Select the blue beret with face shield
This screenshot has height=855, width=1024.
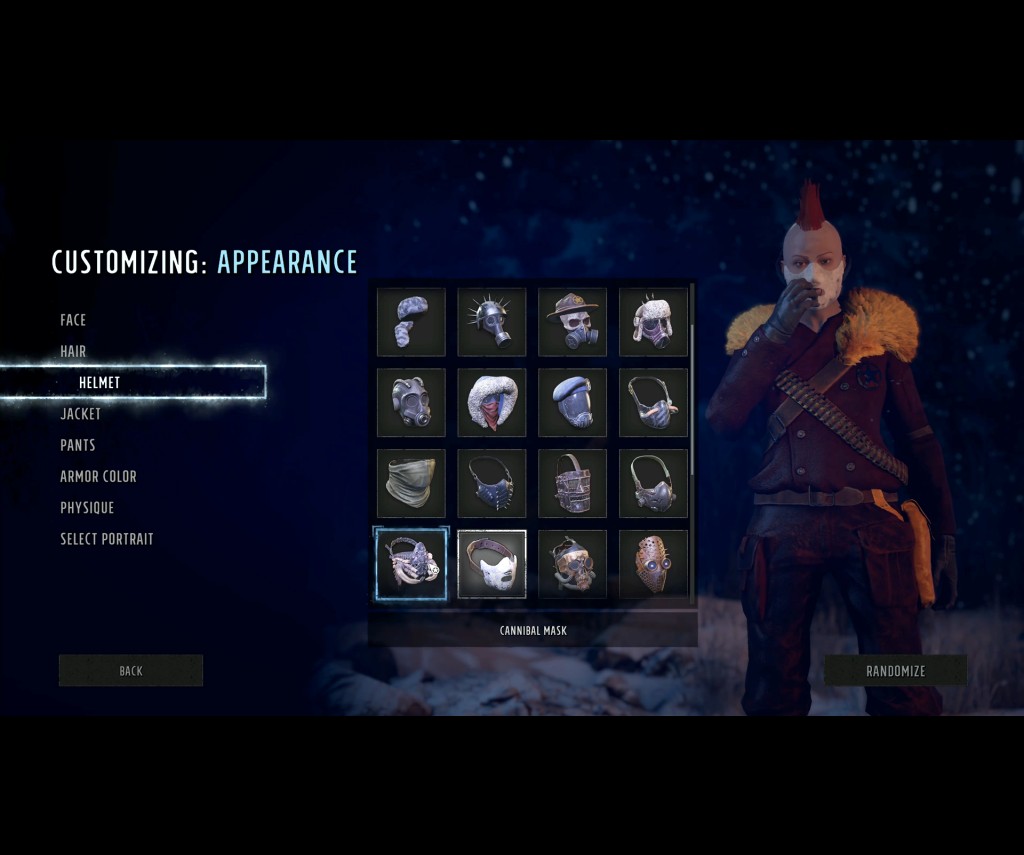coord(573,403)
